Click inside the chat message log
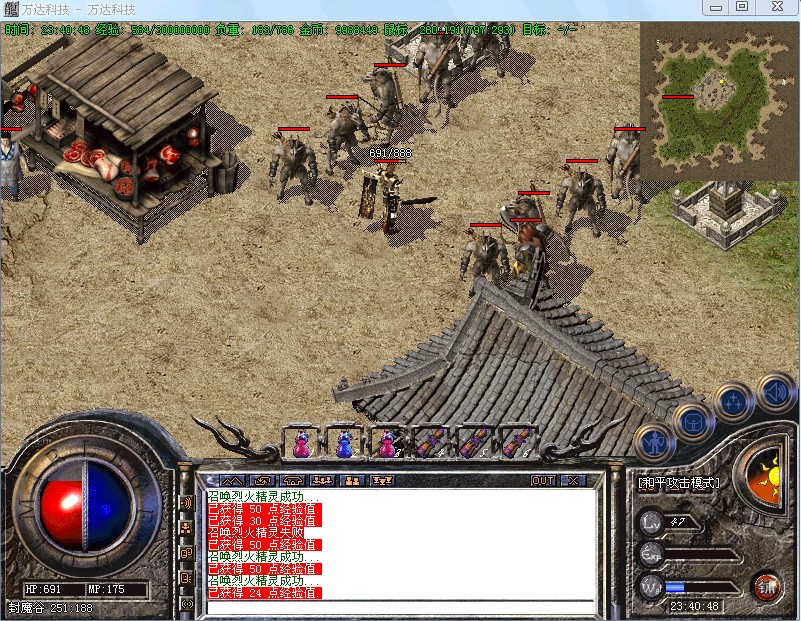 (400, 545)
